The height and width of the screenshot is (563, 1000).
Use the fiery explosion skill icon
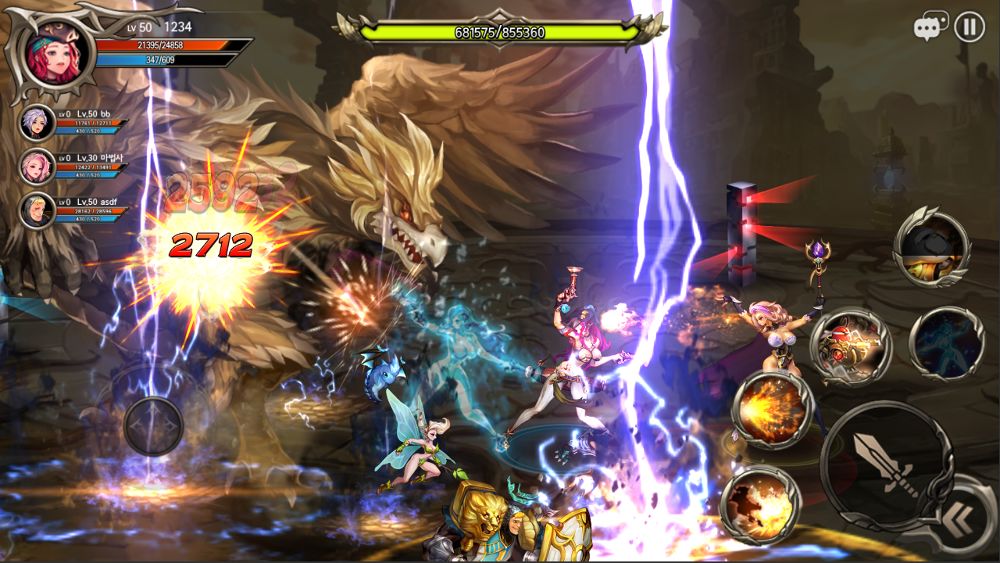tap(760, 505)
